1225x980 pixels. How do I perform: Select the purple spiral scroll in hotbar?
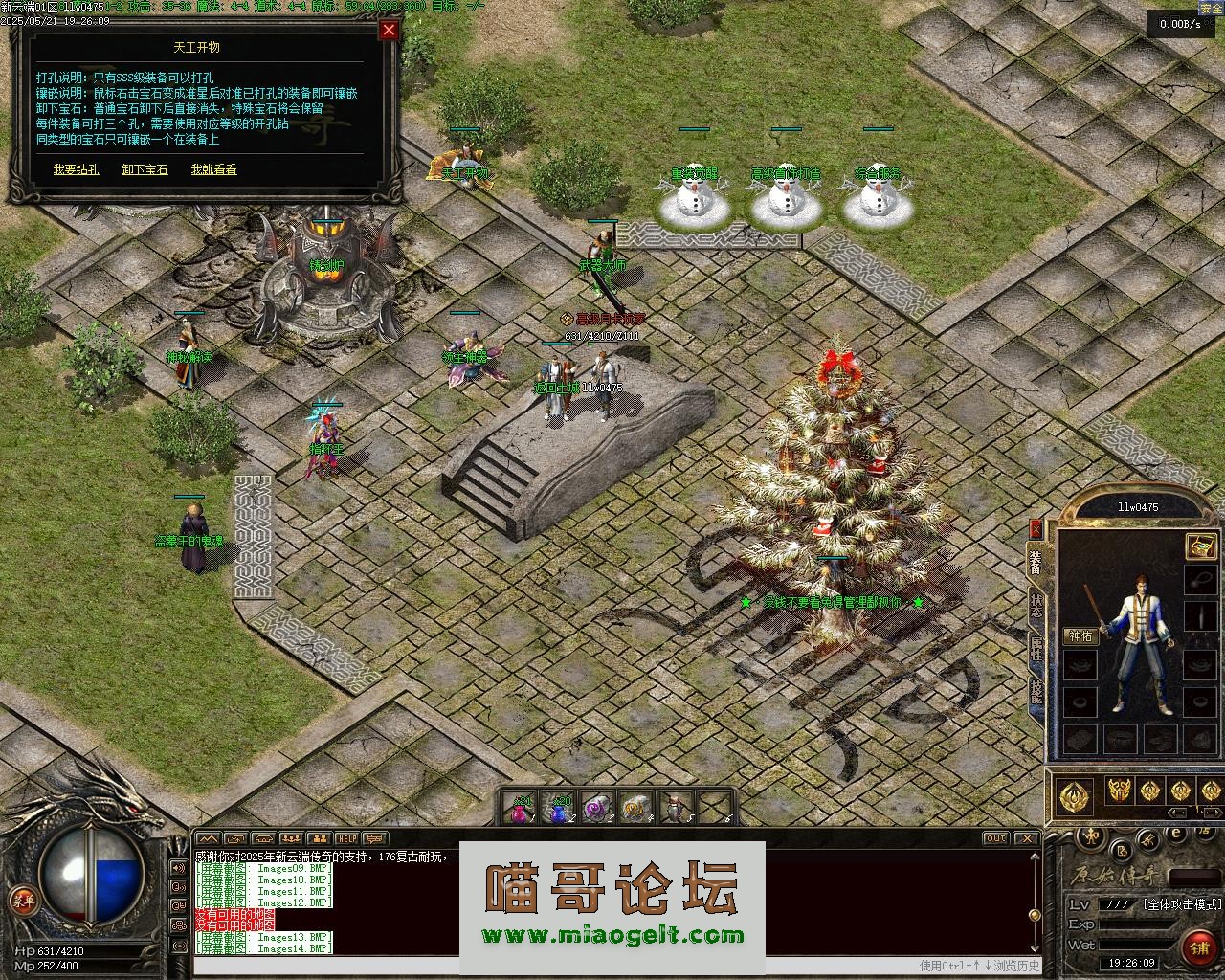pos(598,809)
